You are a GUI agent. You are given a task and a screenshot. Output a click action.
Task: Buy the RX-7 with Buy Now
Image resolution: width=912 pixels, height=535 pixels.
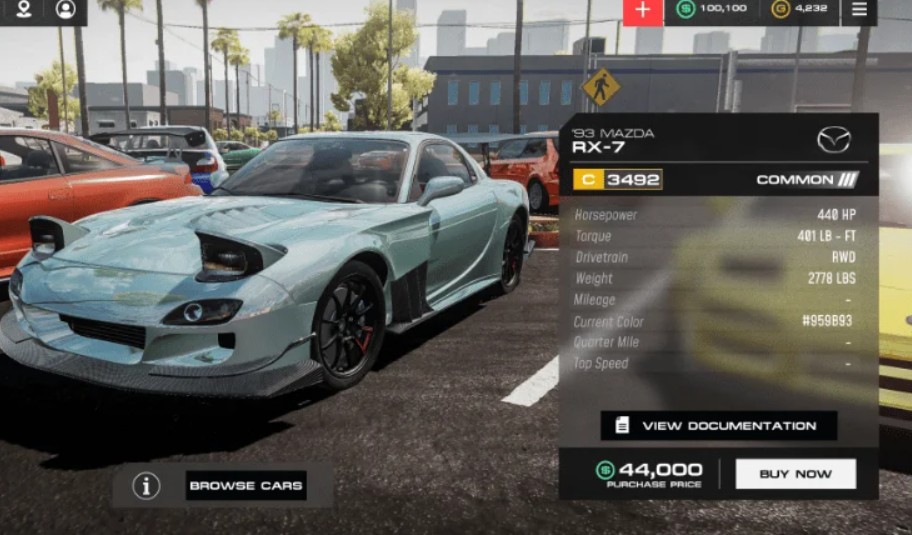pyautogui.click(x=795, y=474)
